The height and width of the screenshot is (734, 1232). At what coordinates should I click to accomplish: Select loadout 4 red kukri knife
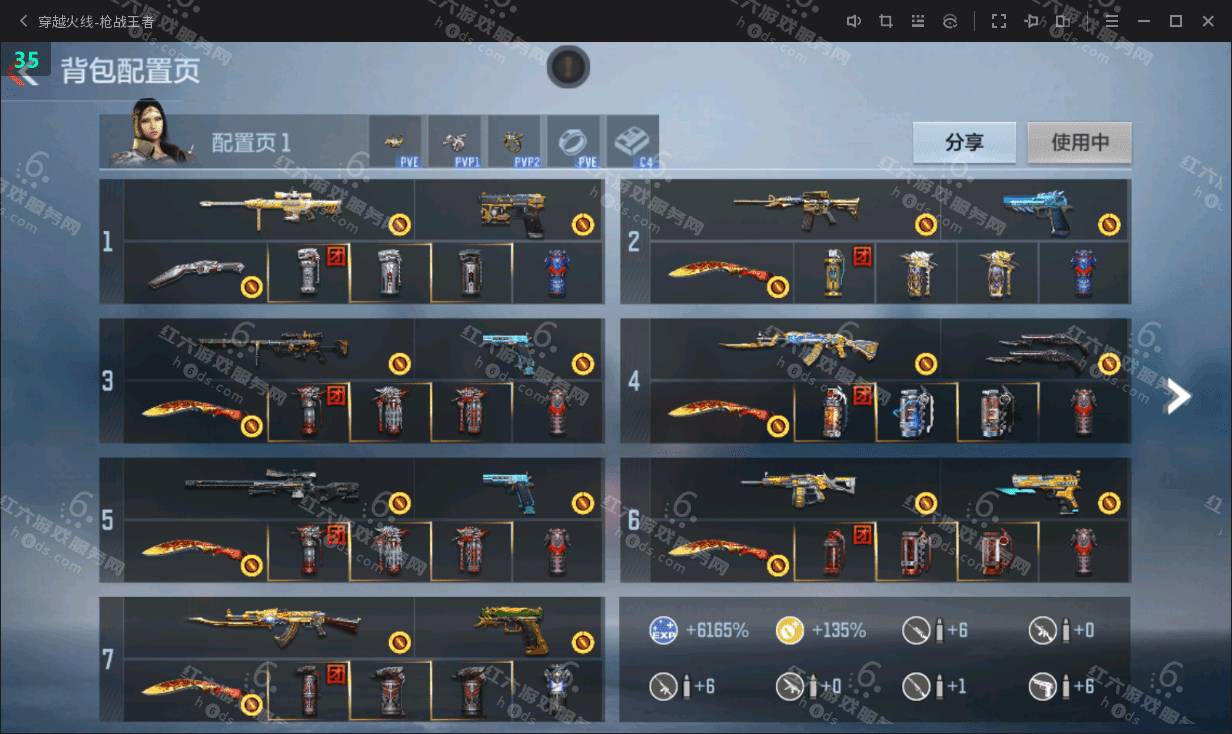tap(722, 411)
